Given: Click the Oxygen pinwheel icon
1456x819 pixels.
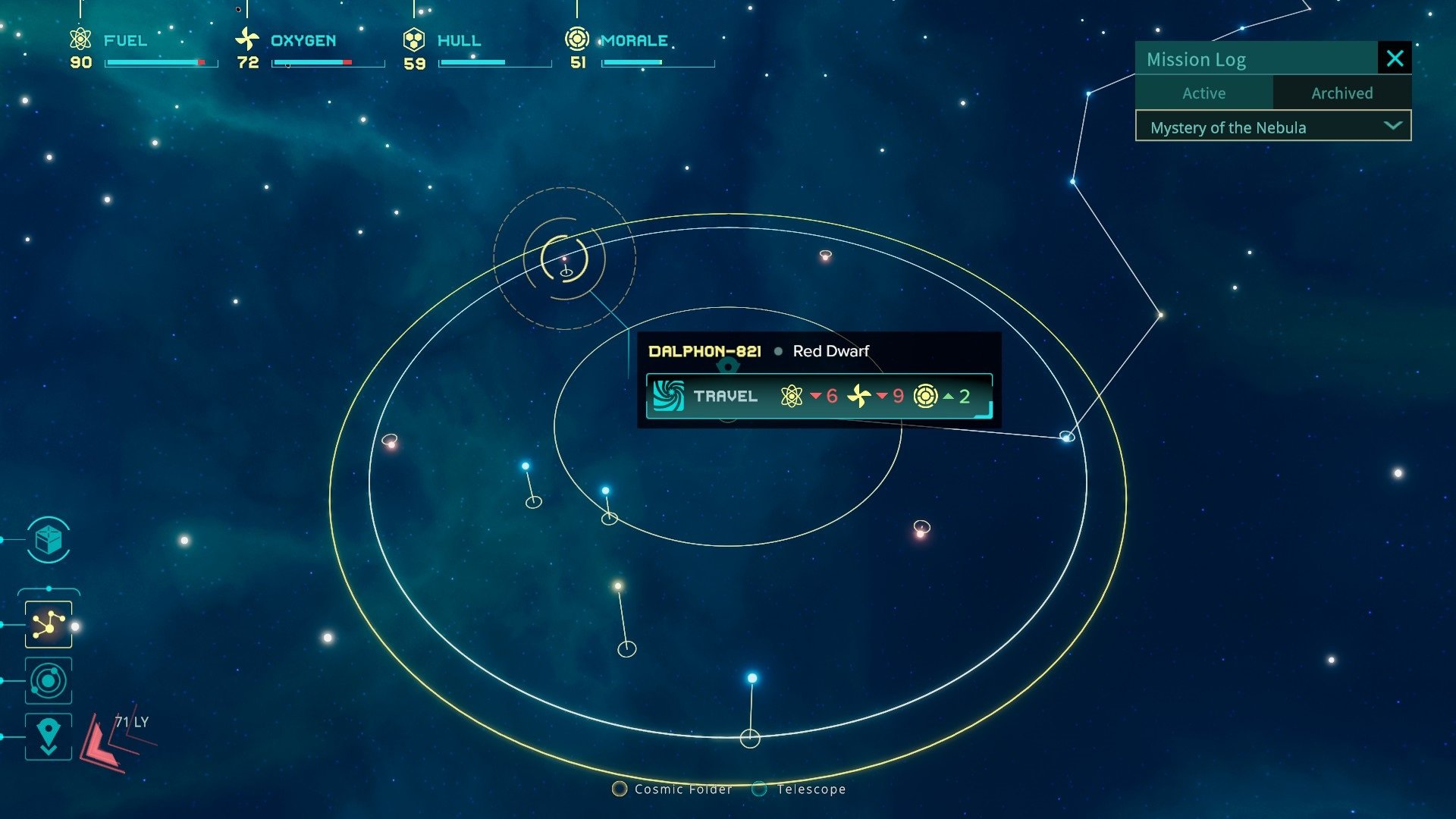Looking at the screenshot, I should click(x=249, y=39).
